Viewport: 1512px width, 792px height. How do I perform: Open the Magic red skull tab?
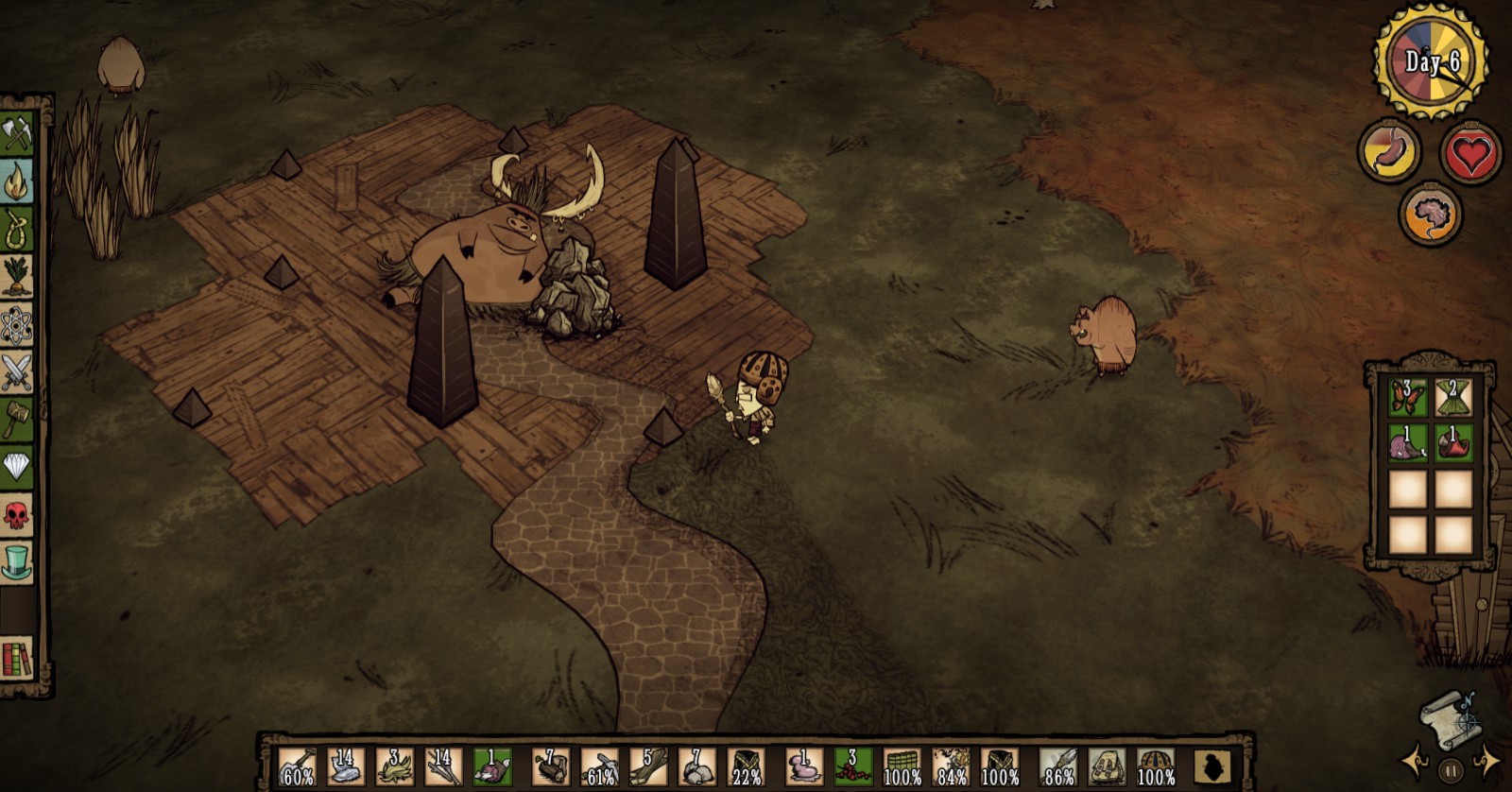17,515
